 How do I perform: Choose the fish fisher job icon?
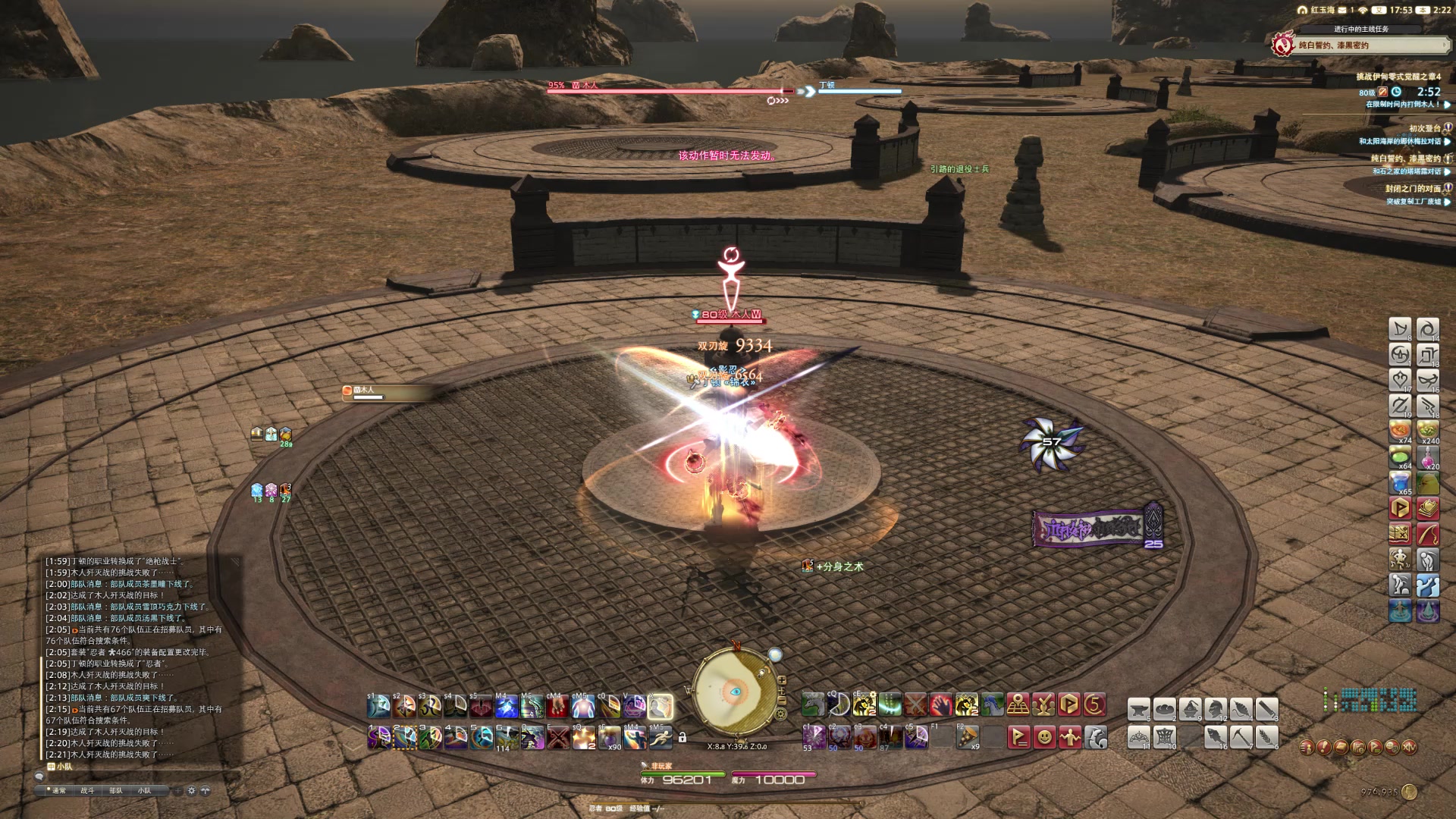coord(1215,736)
